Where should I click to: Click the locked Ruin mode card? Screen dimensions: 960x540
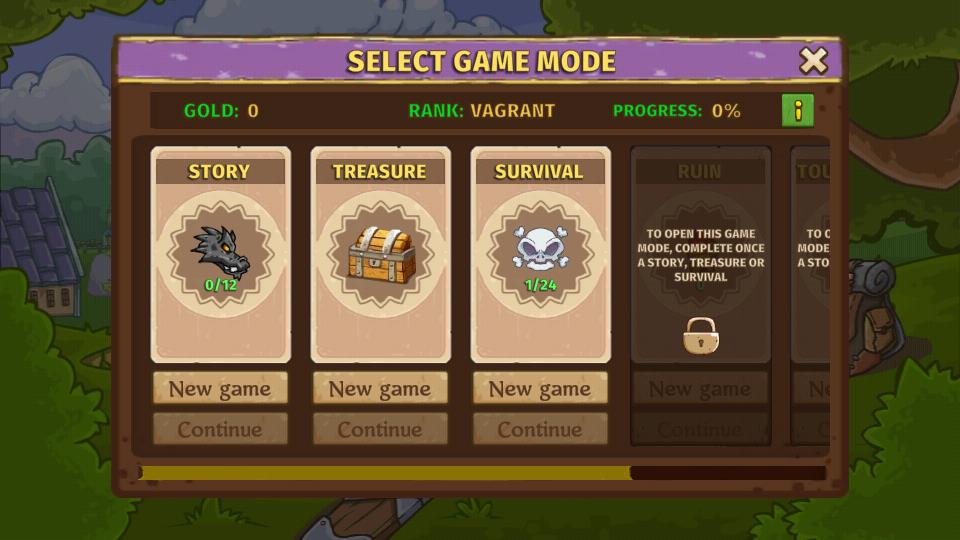pyautogui.click(x=700, y=255)
